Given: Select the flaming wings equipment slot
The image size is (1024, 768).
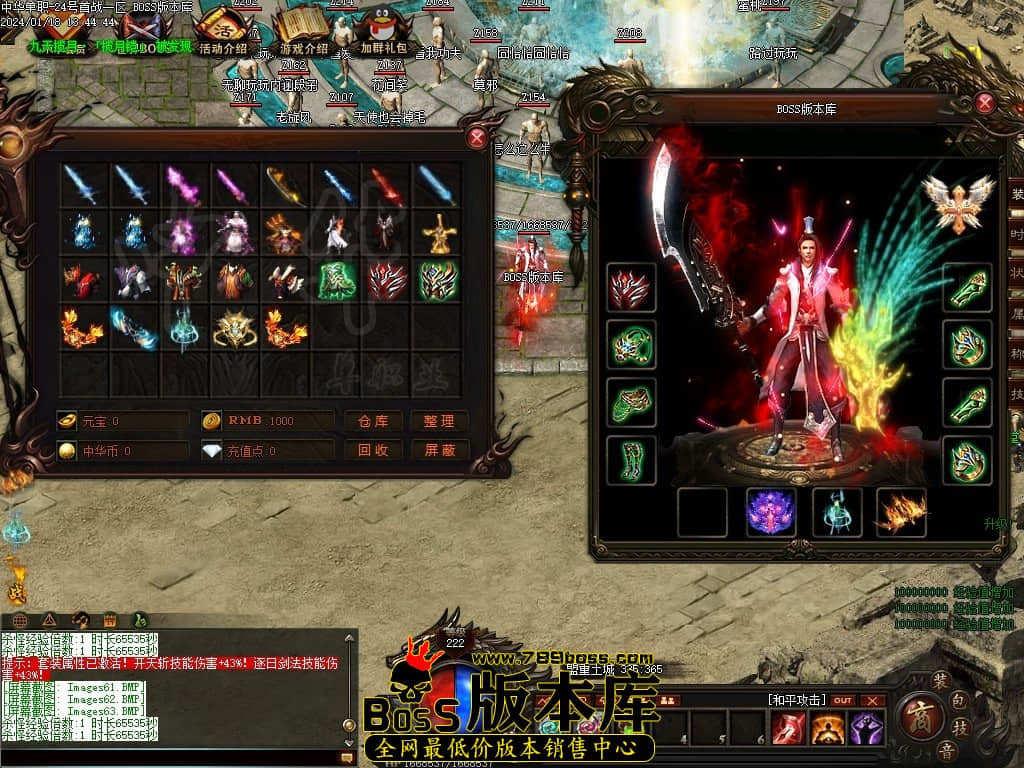Looking at the screenshot, I should point(901,512).
